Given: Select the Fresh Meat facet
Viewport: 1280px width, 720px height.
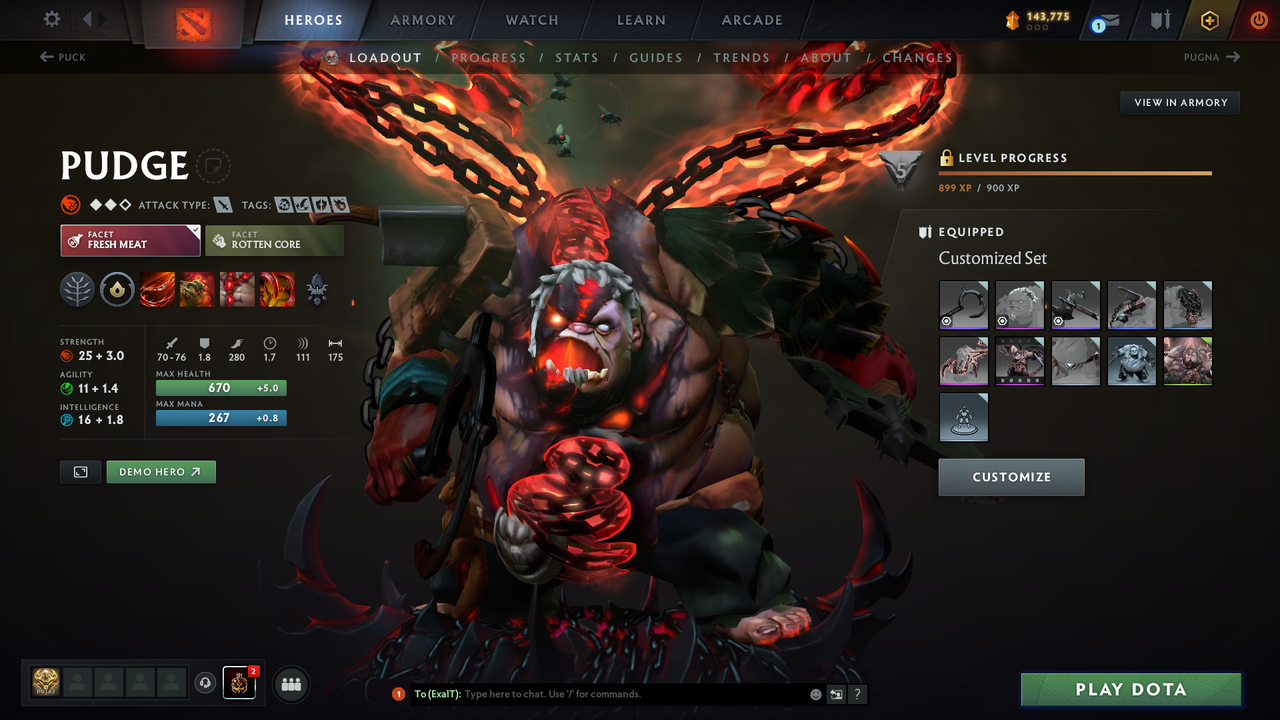Looking at the screenshot, I should tap(130, 240).
